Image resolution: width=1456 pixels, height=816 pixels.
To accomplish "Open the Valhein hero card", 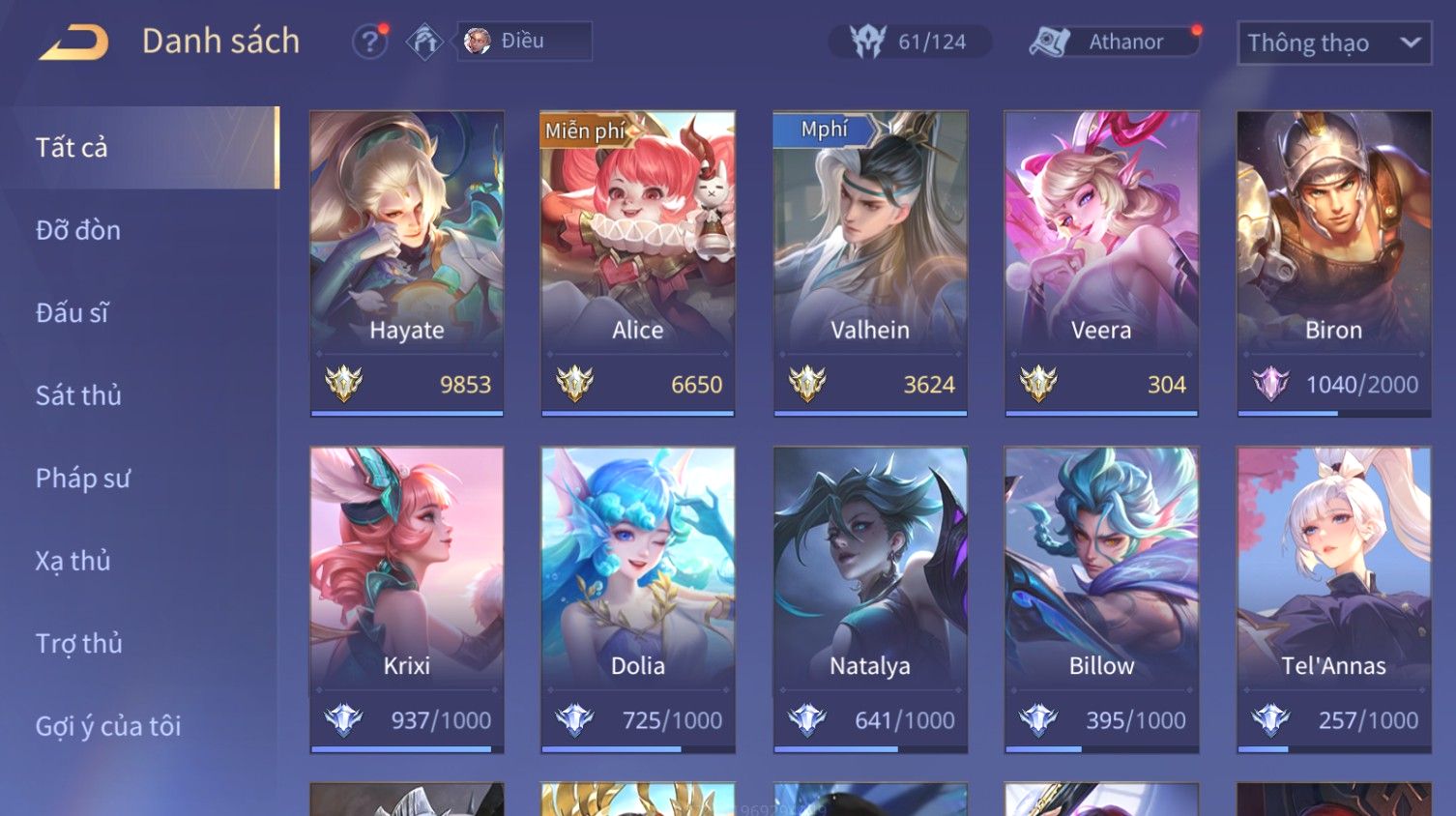I will pos(870,263).
